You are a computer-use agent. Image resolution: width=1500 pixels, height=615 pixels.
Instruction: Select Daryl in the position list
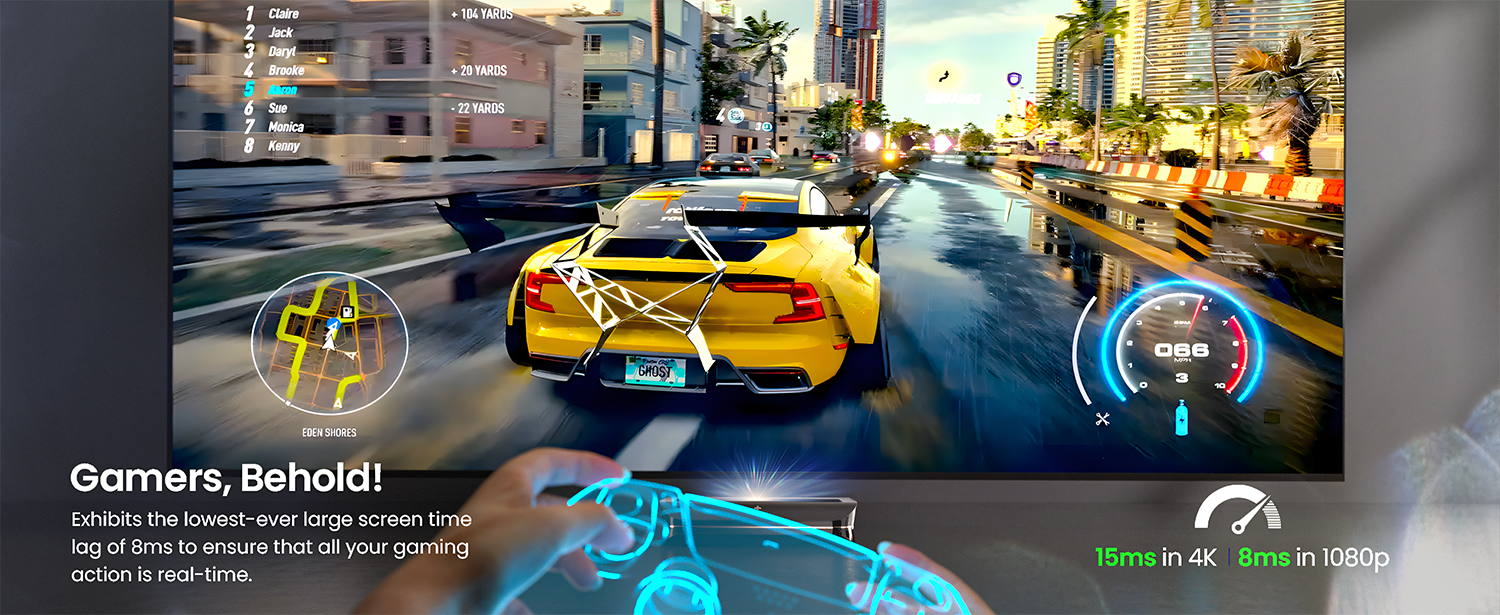pyautogui.click(x=282, y=52)
